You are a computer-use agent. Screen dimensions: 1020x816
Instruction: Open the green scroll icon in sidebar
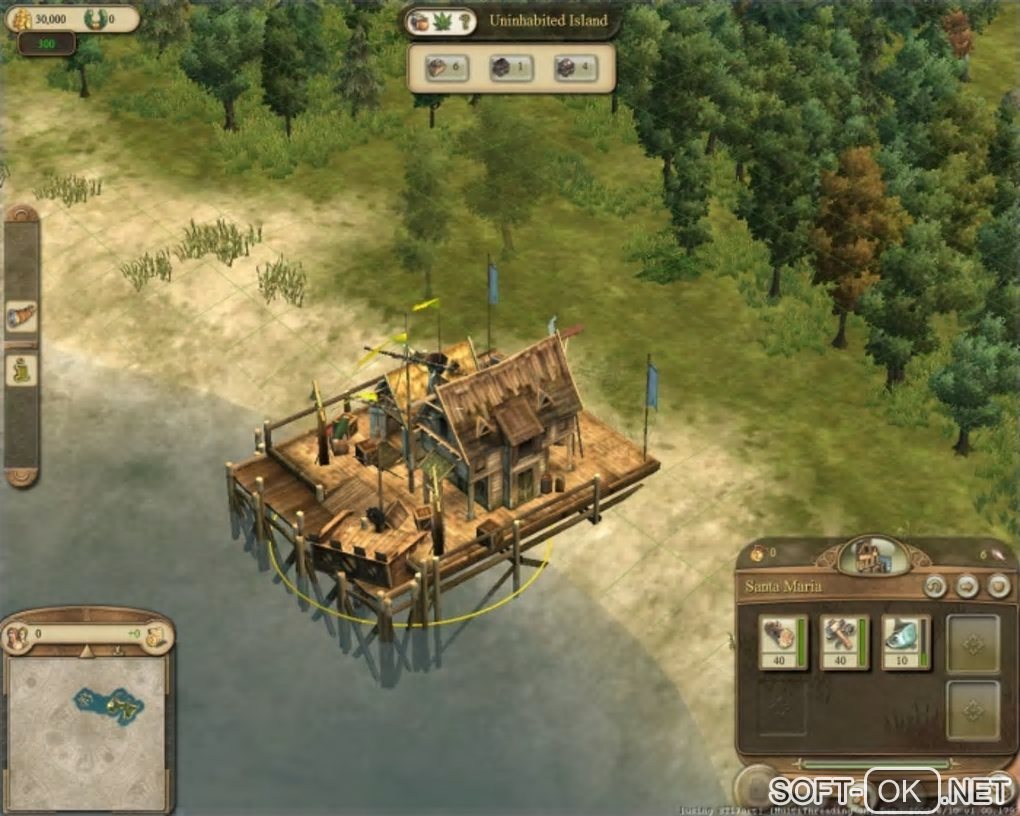[21, 371]
